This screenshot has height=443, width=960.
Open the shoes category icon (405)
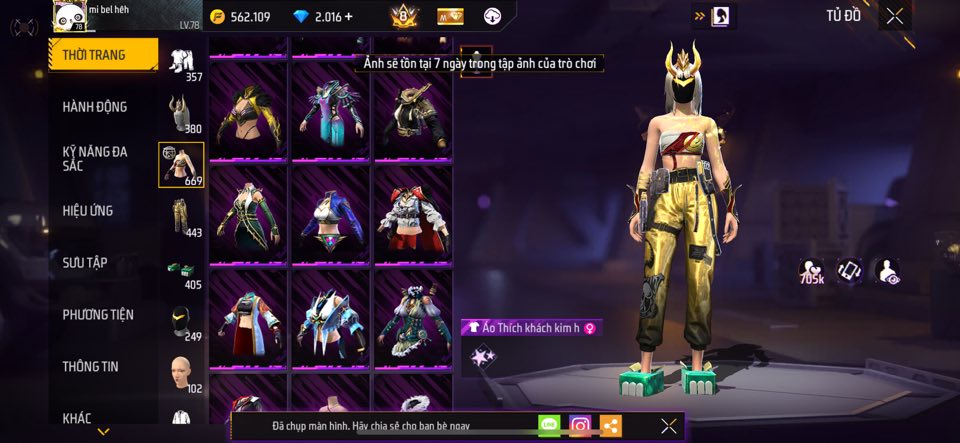click(x=181, y=272)
